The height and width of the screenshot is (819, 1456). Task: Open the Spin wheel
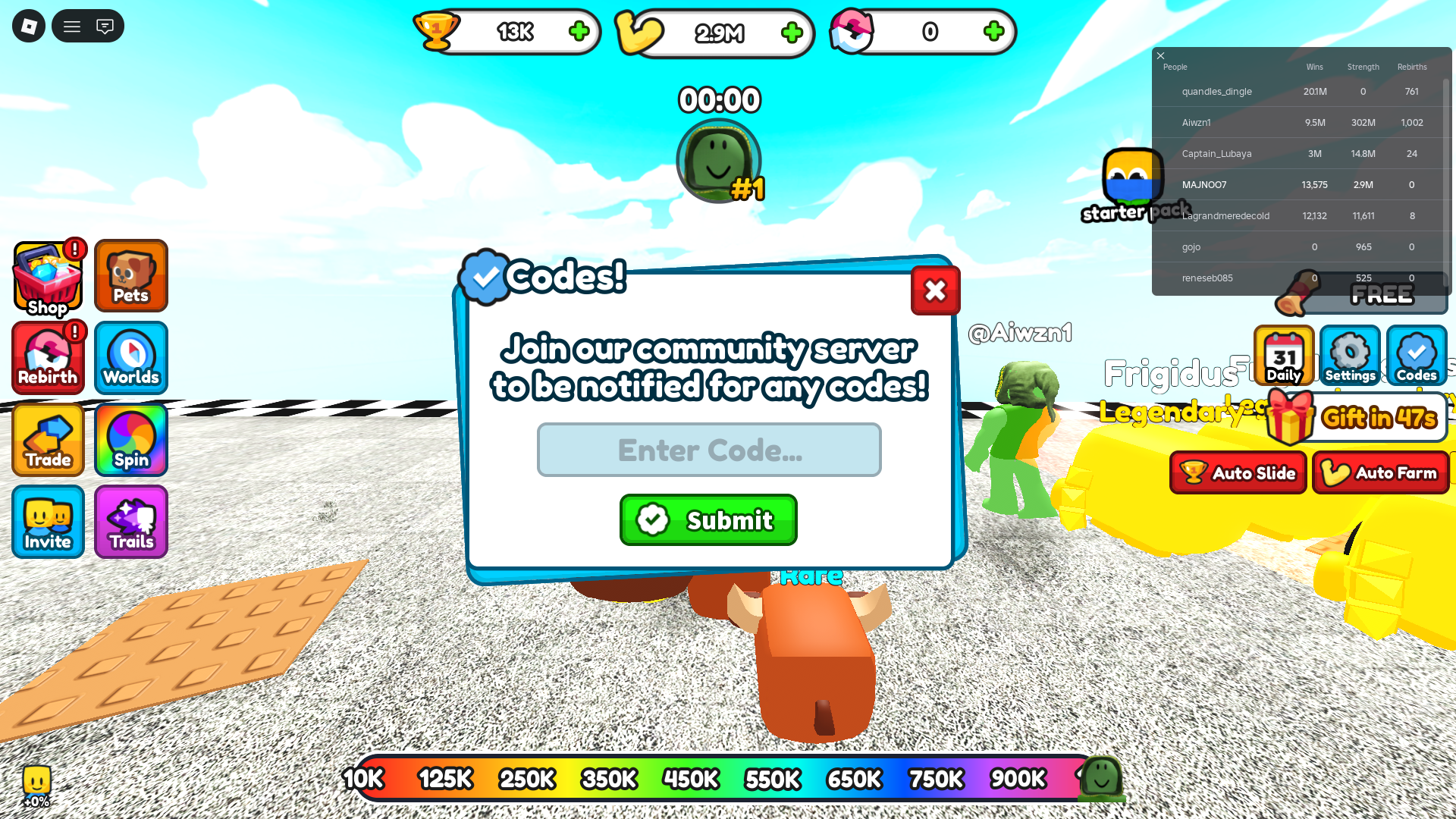coord(130,440)
